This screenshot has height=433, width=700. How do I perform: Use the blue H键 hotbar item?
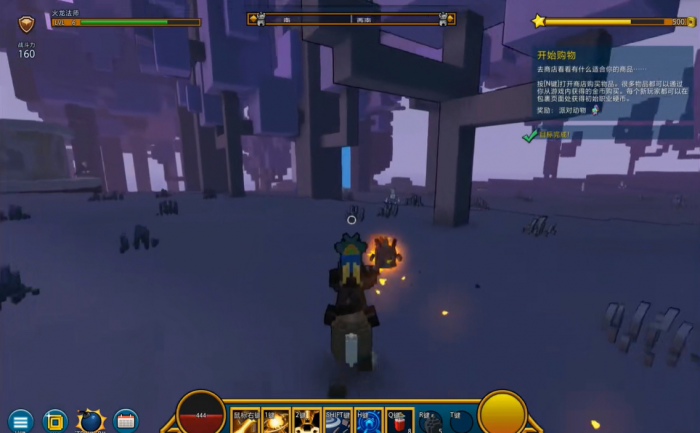(x=369, y=422)
